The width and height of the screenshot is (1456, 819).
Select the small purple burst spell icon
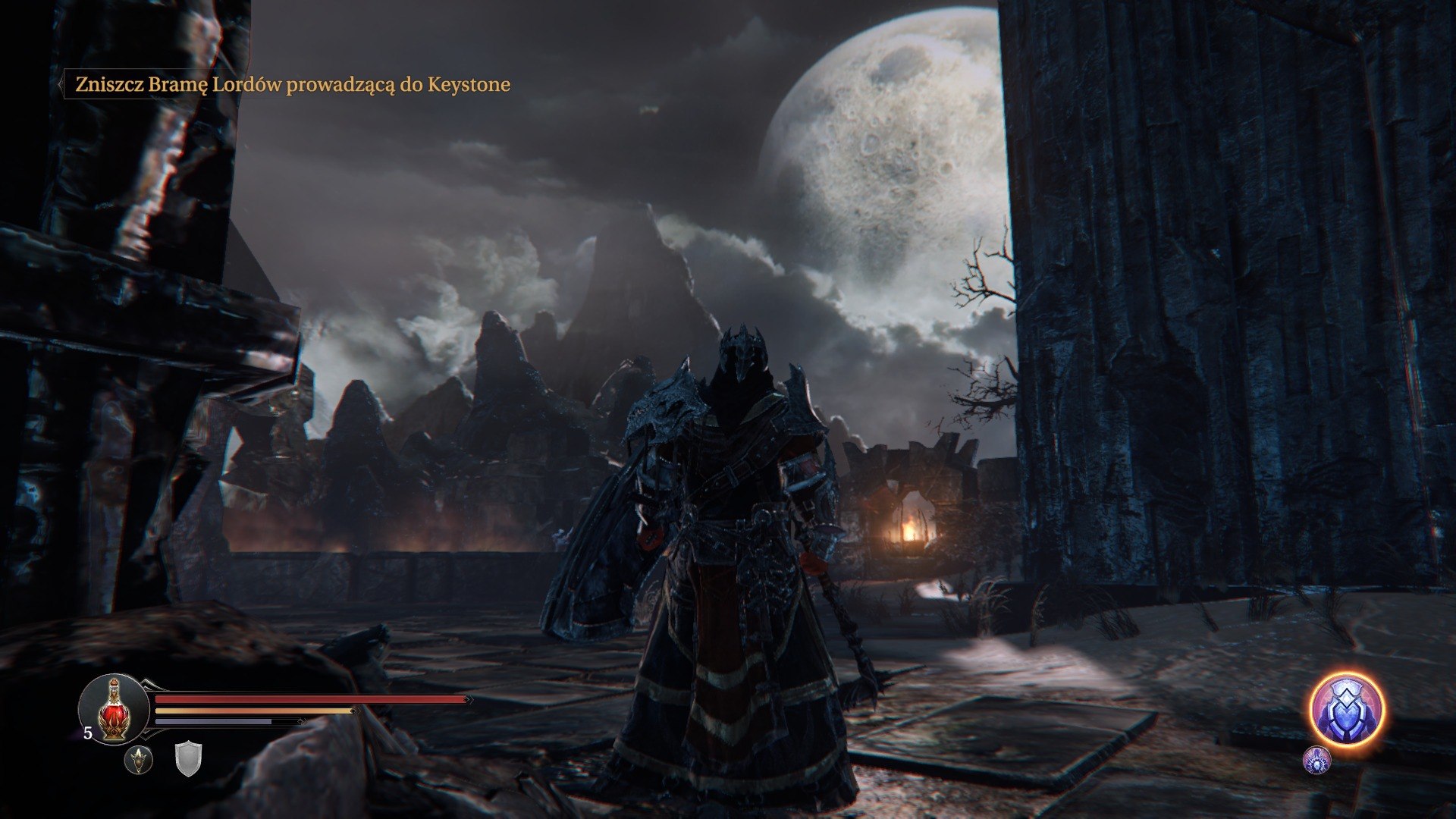click(x=1316, y=760)
